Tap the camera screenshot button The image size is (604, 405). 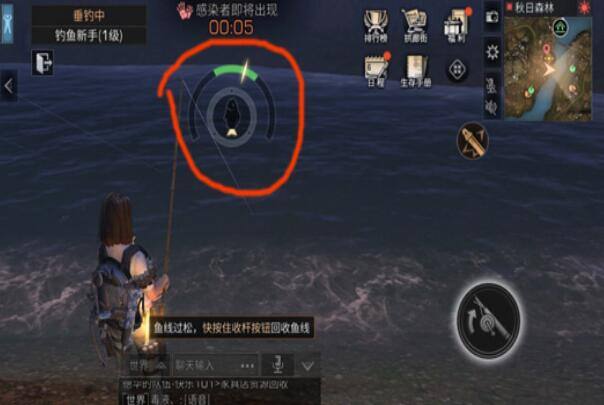(492, 17)
